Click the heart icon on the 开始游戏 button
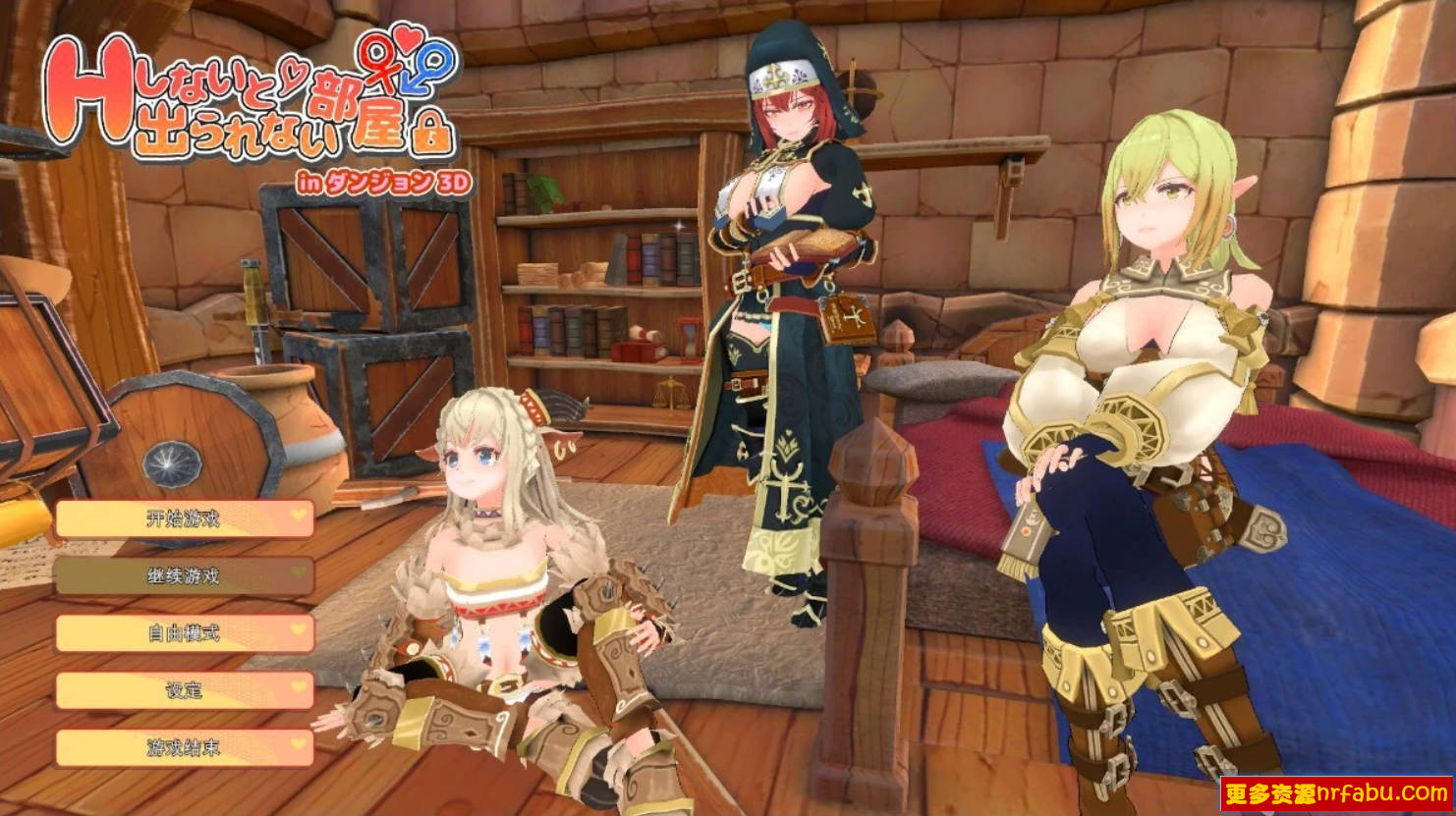The height and width of the screenshot is (816, 1456). click(296, 515)
